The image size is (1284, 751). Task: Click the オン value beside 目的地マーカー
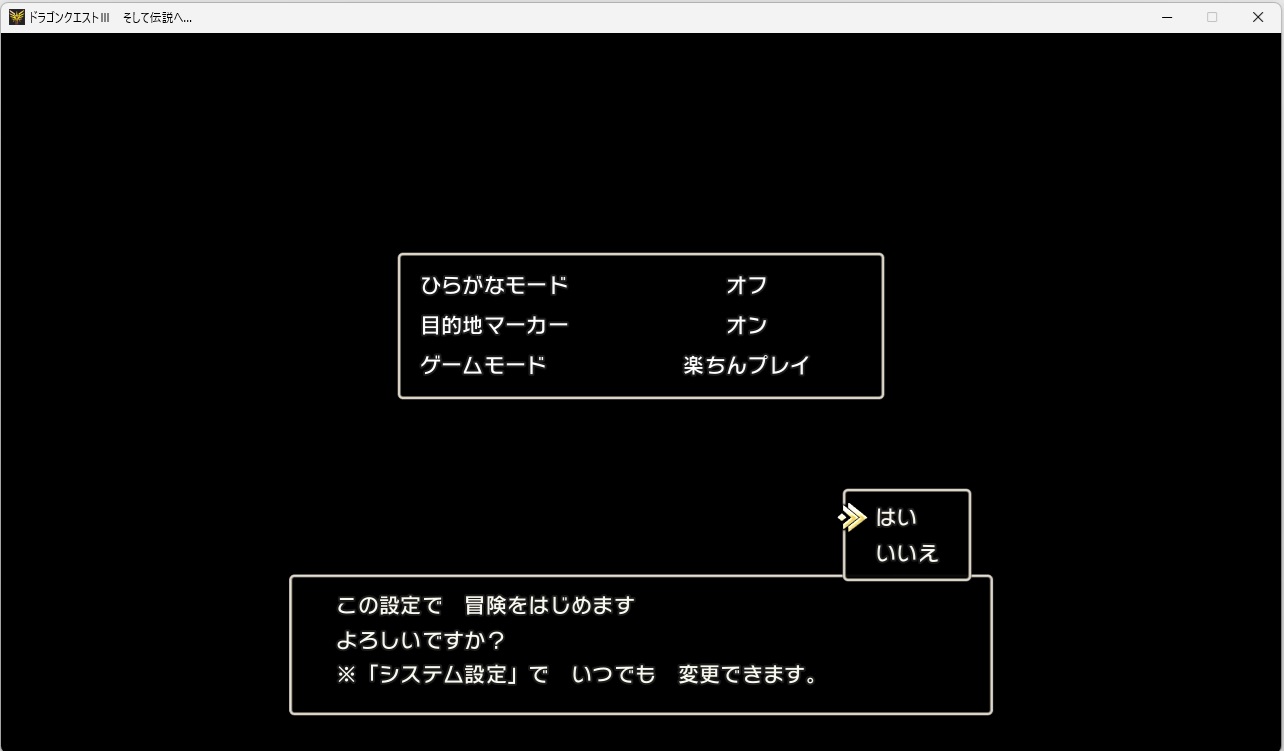pyautogui.click(x=748, y=325)
